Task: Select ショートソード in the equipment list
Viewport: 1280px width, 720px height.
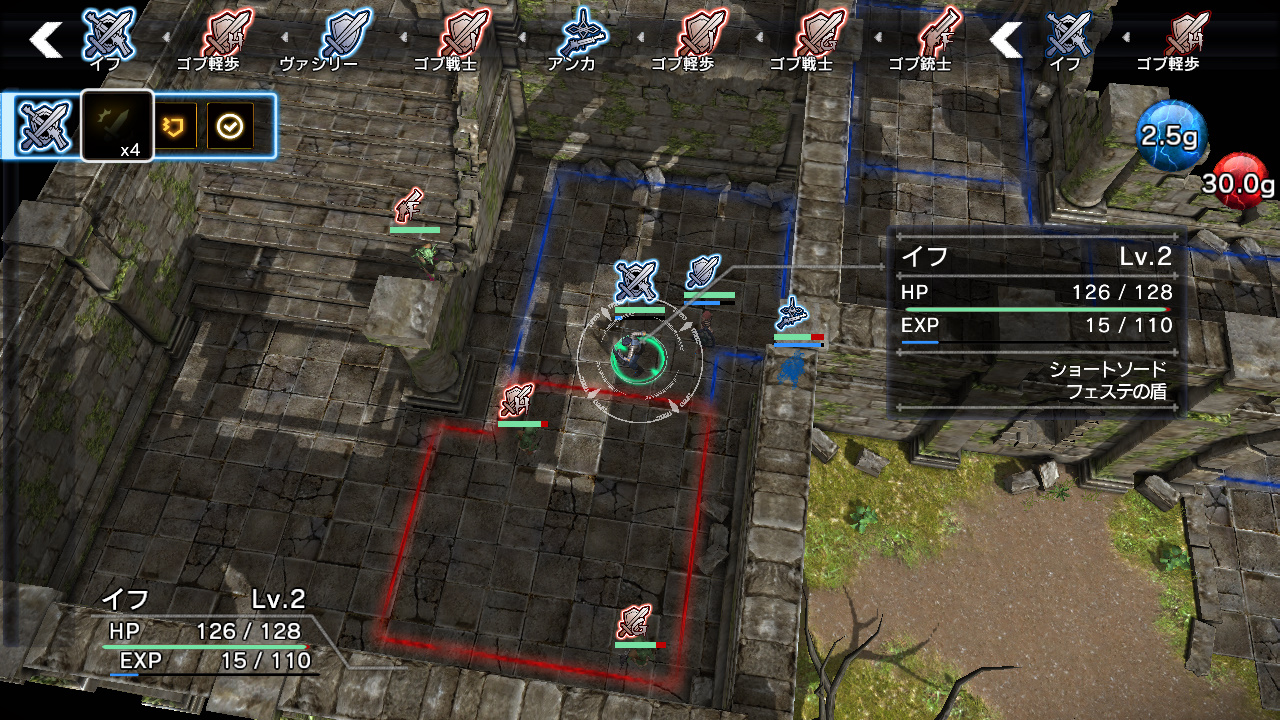Action: [1109, 369]
